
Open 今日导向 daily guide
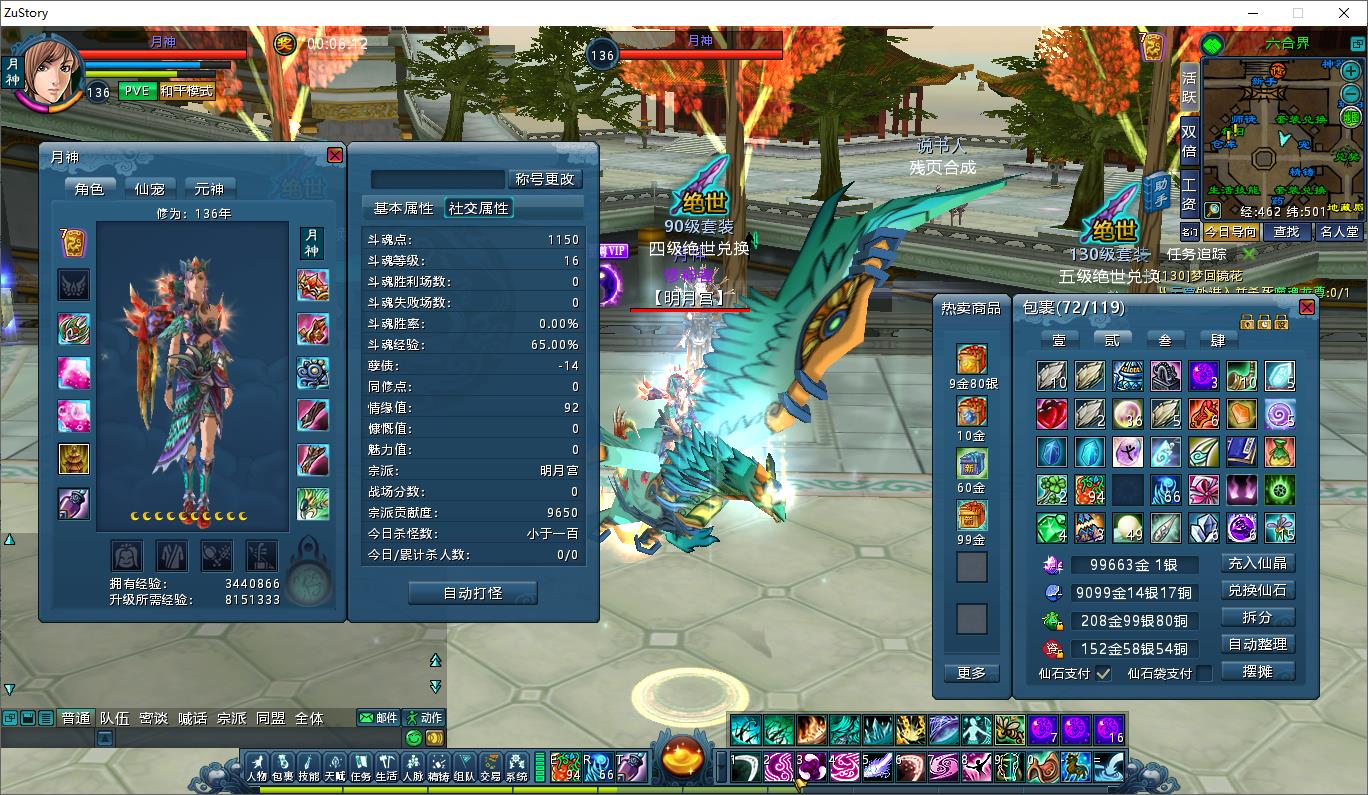click(1231, 232)
